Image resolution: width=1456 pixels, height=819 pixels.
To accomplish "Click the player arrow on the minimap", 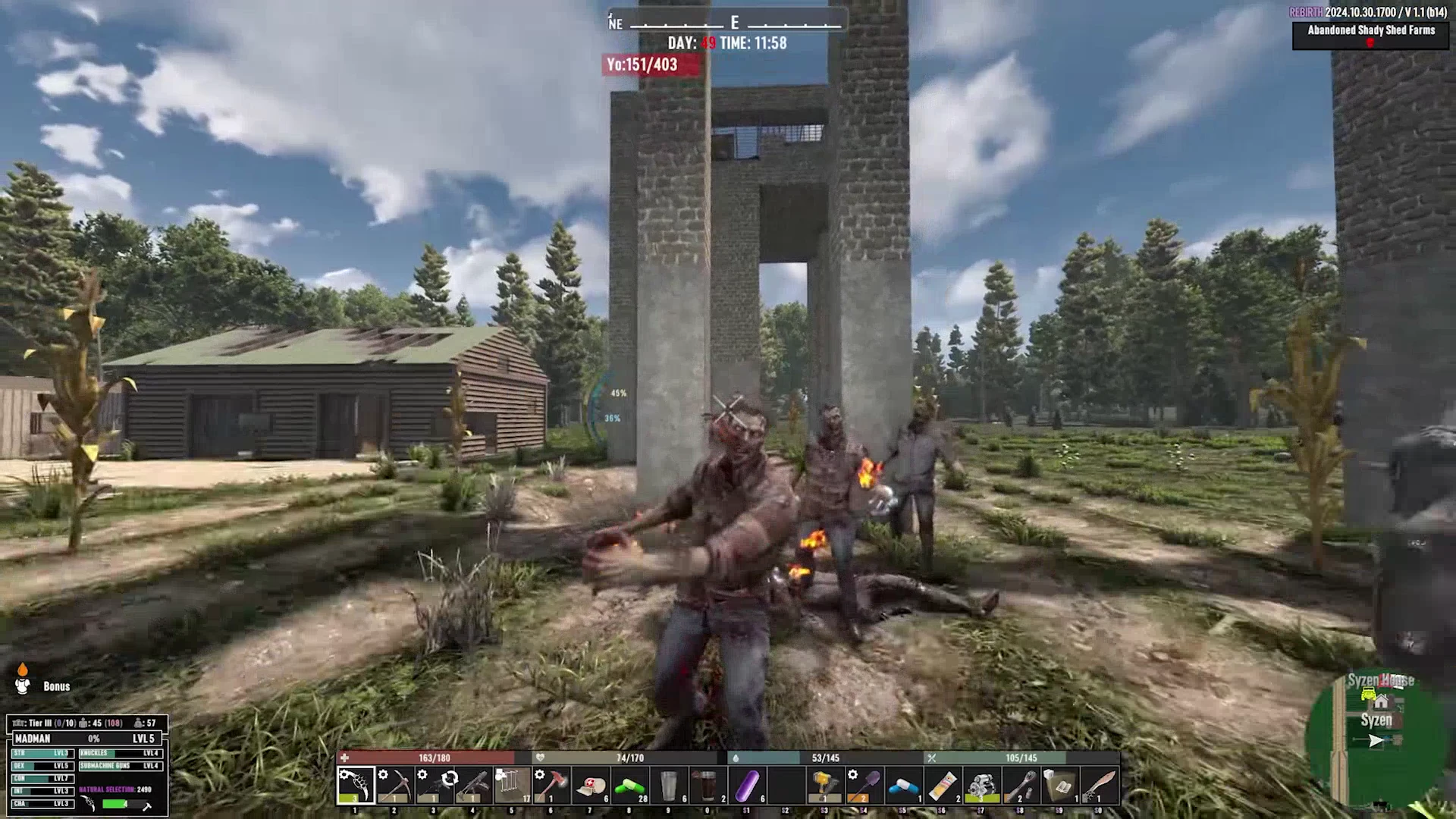I will (1376, 740).
